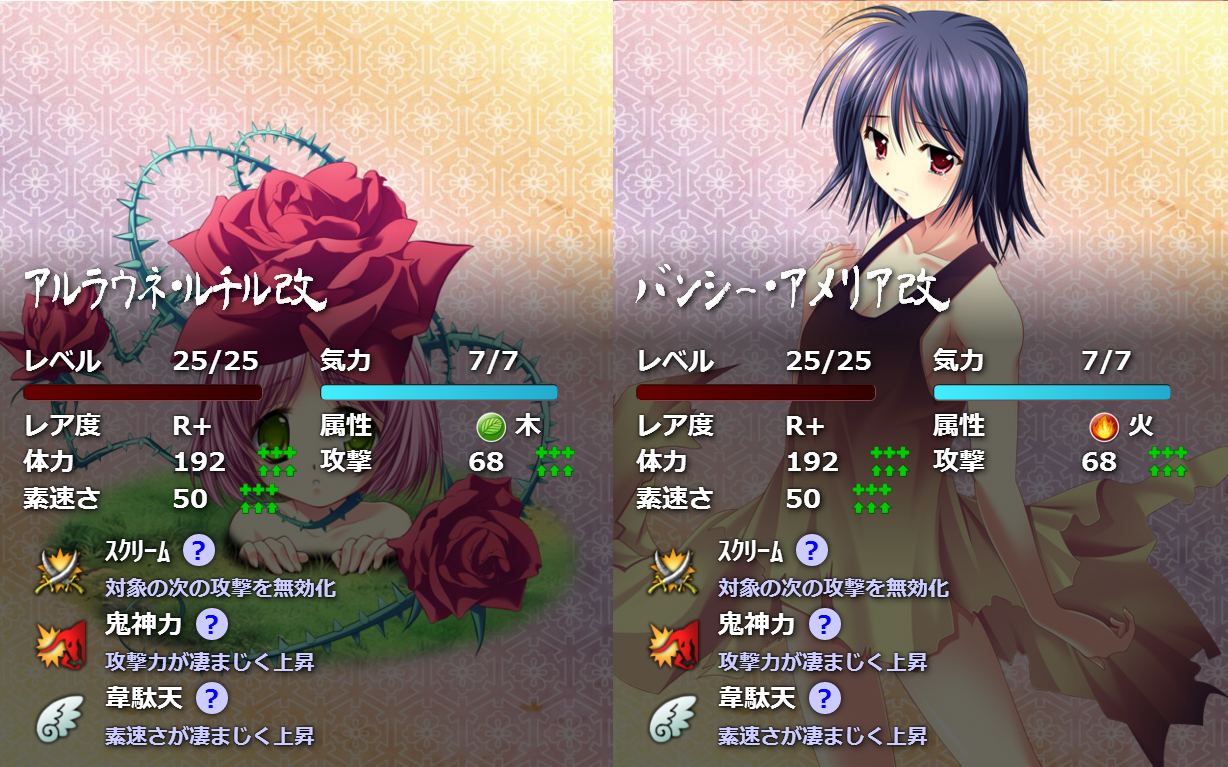Show 鬼神力 help for バンシー・アメリア改
The width and height of the screenshot is (1228, 767).
tap(824, 625)
